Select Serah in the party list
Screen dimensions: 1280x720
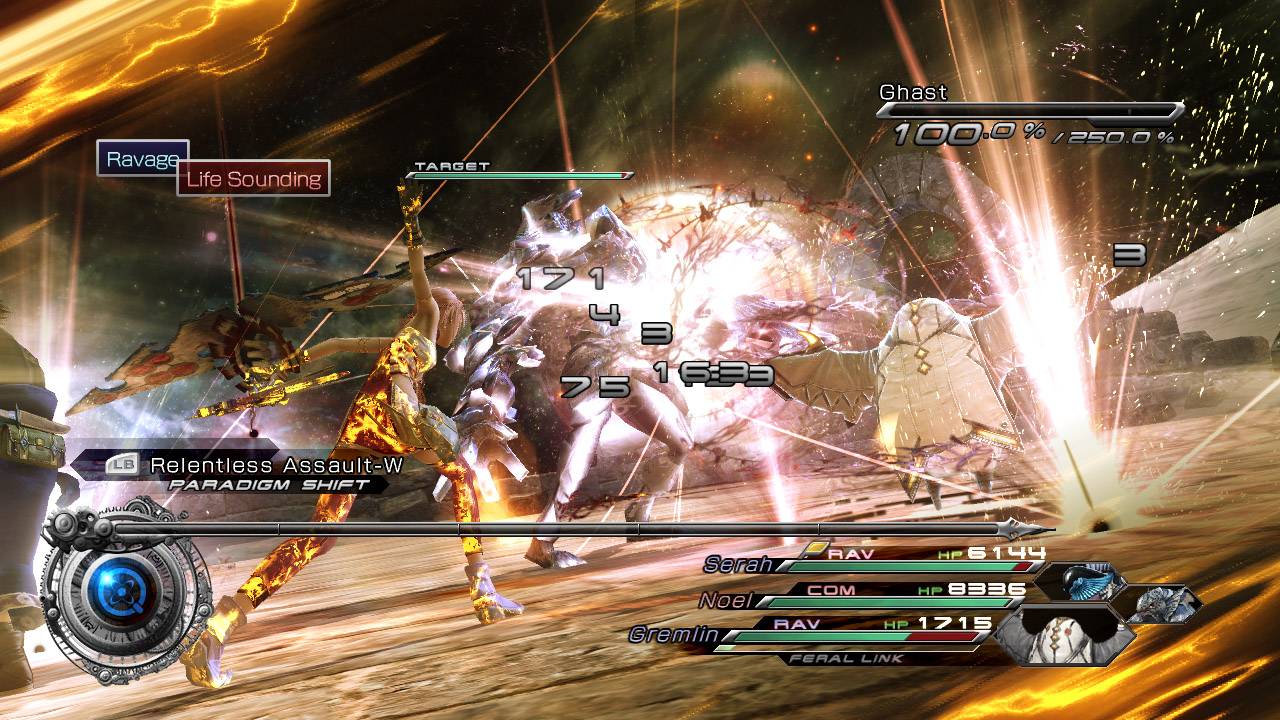coord(740,565)
